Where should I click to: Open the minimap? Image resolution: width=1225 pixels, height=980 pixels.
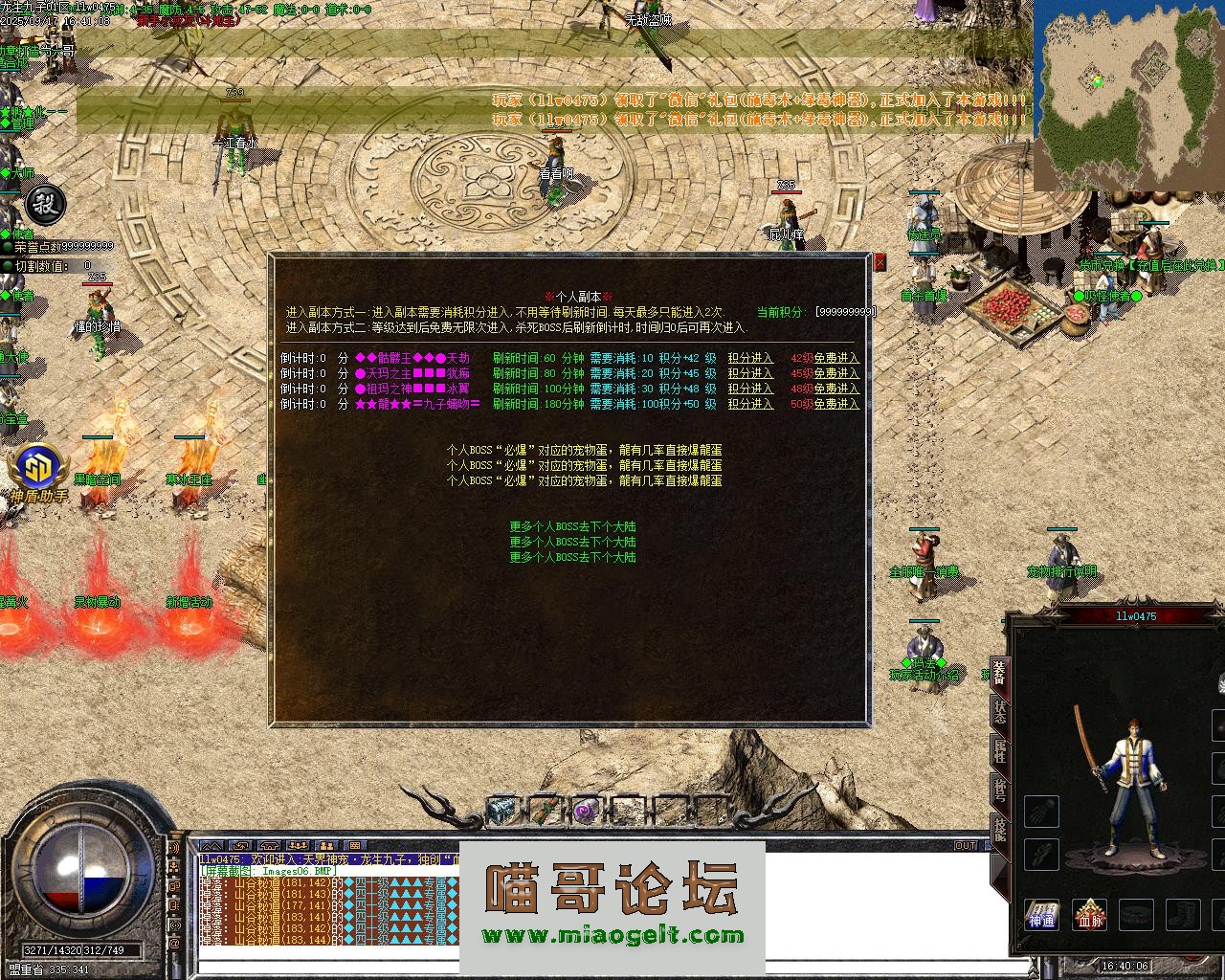coord(1128,96)
